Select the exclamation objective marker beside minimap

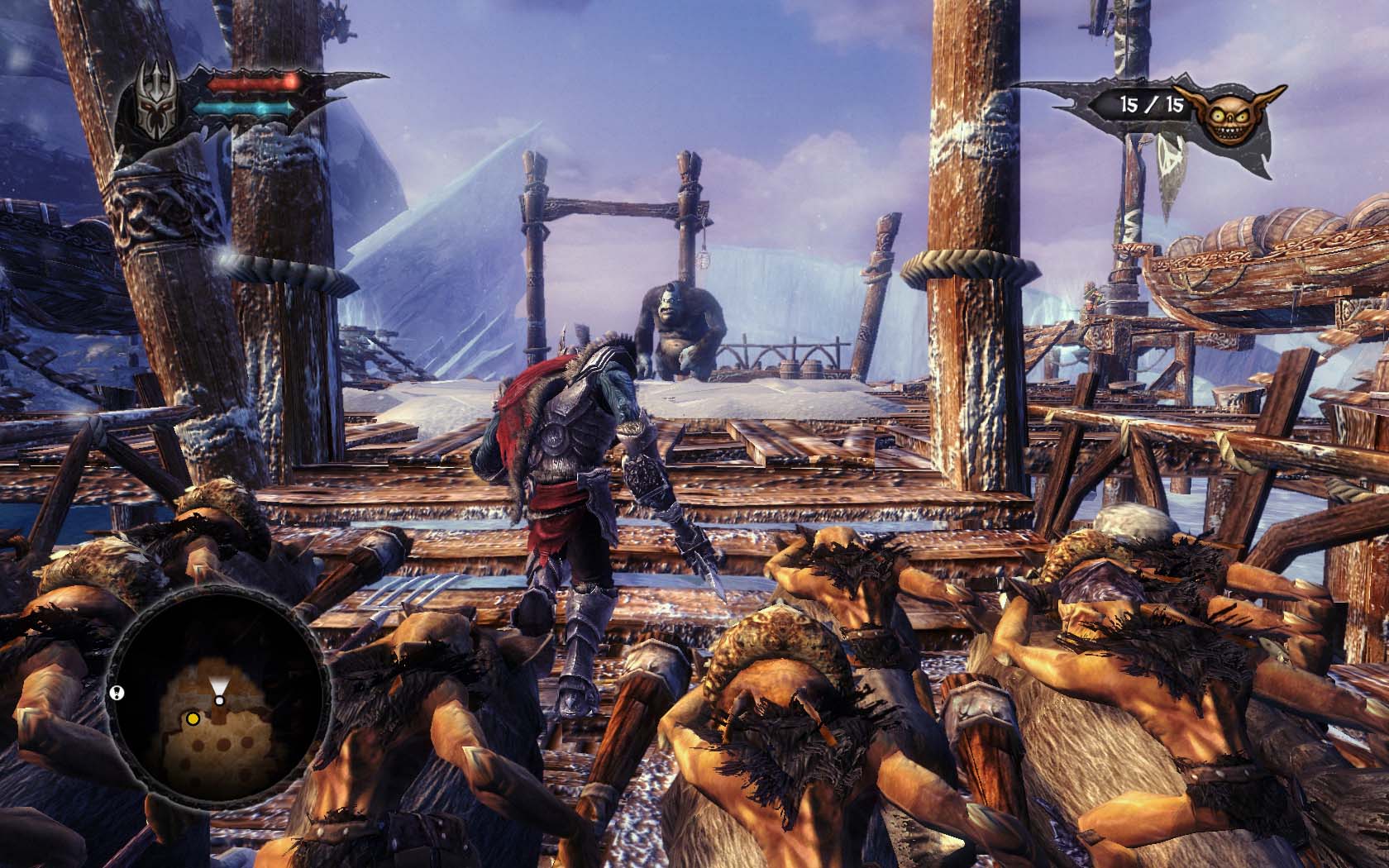point(117,692)
